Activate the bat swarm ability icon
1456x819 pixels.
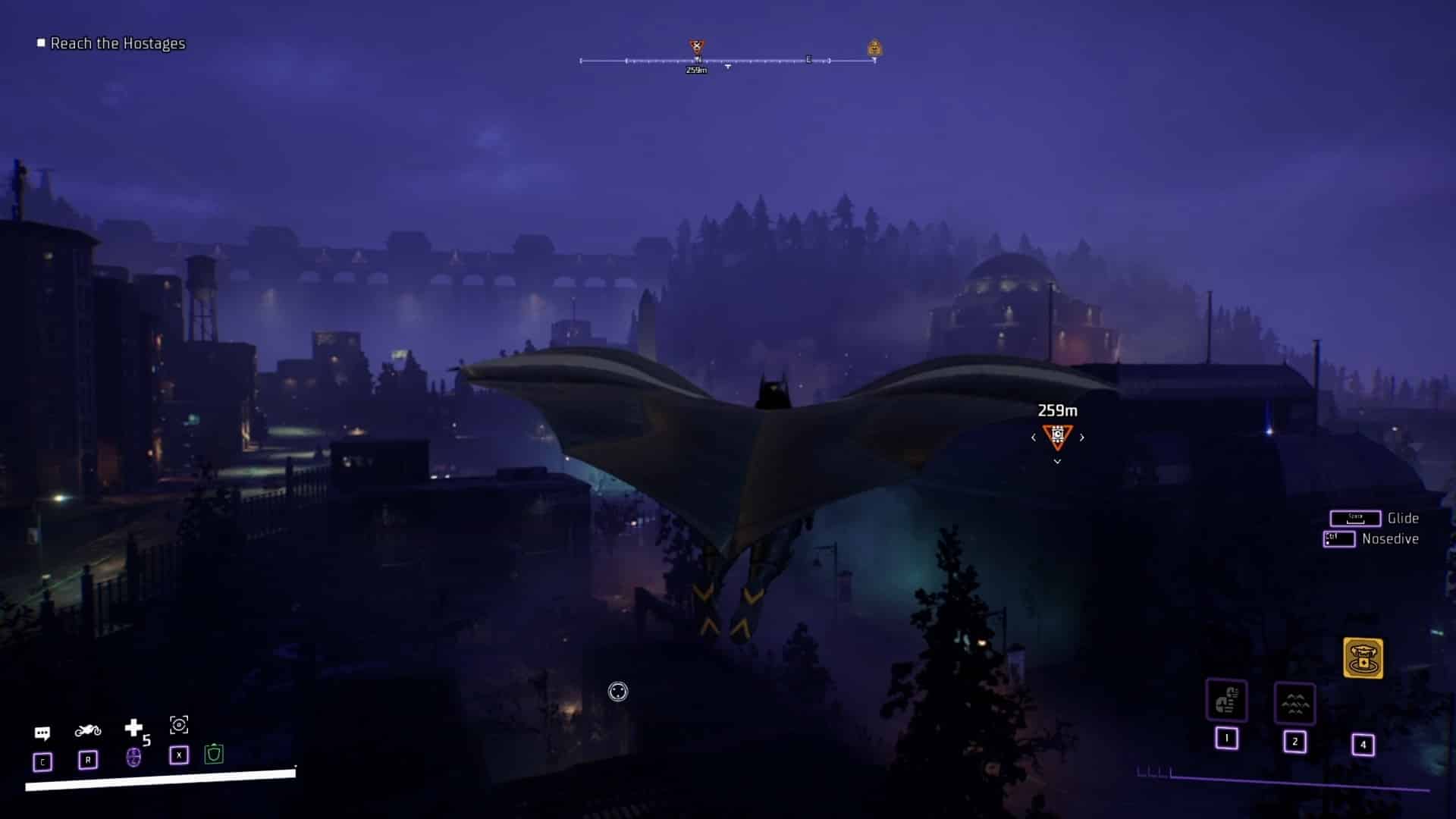[1294, 704]
